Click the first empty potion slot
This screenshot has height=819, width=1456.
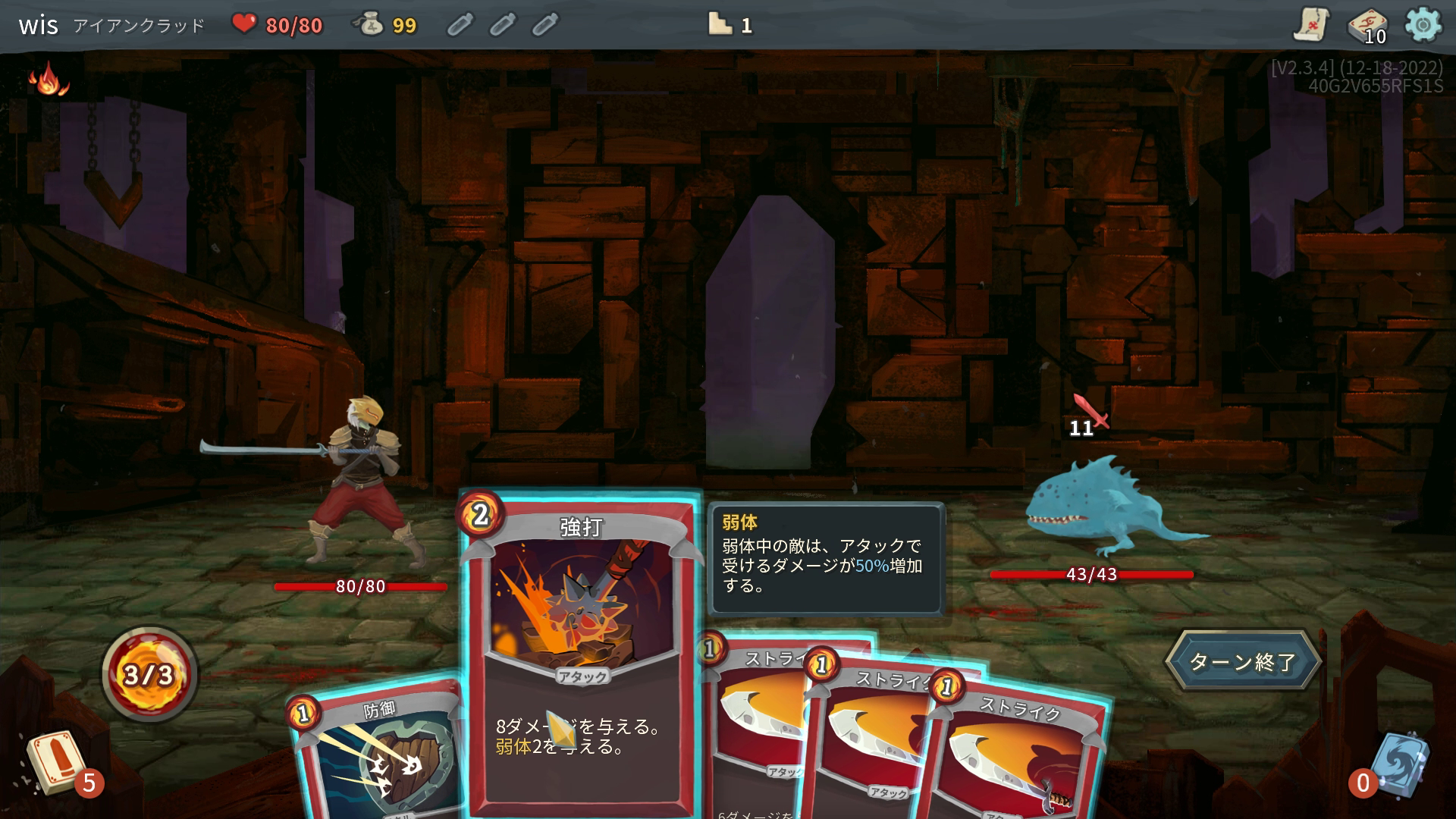(x=461, y=24)
